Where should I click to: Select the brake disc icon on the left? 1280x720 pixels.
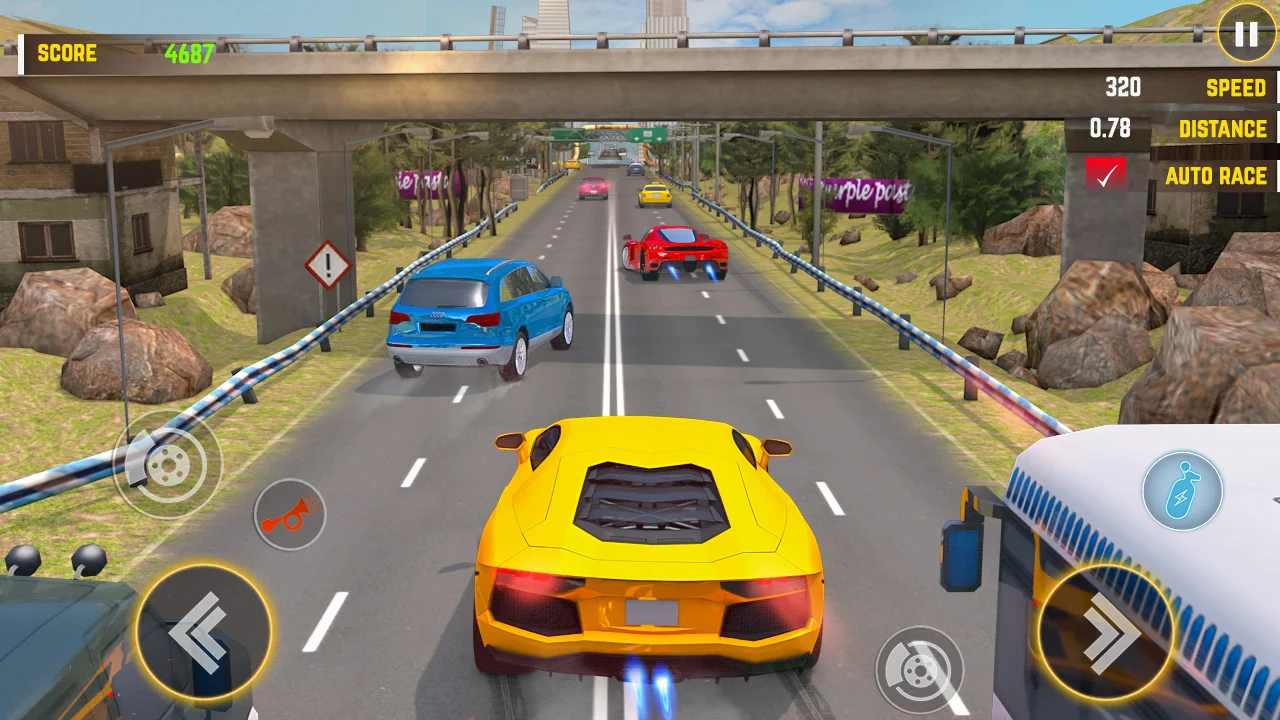pyautogui.click(x=170, y=466)
